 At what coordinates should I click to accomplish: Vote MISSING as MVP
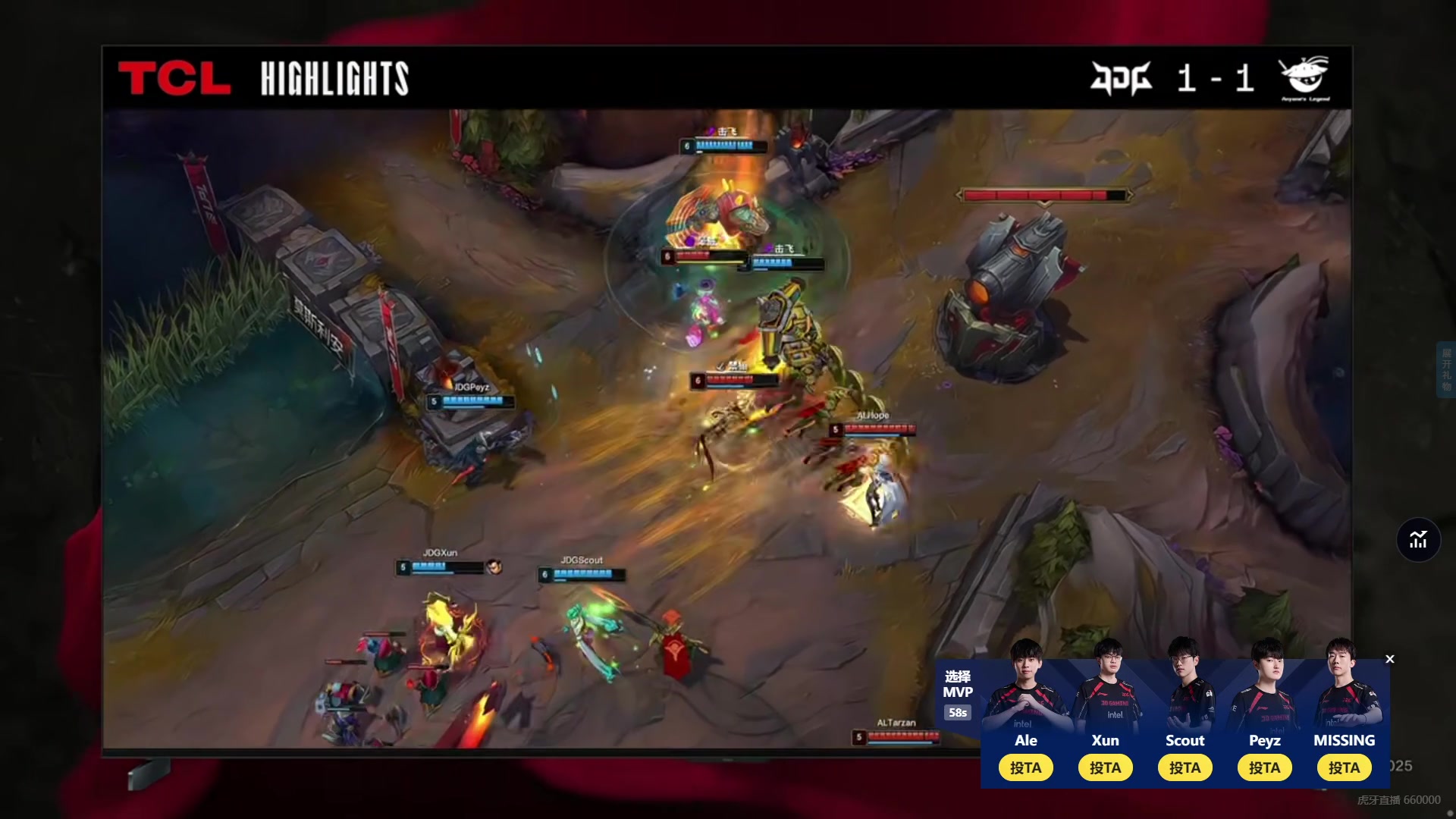tap(1344, 767)
